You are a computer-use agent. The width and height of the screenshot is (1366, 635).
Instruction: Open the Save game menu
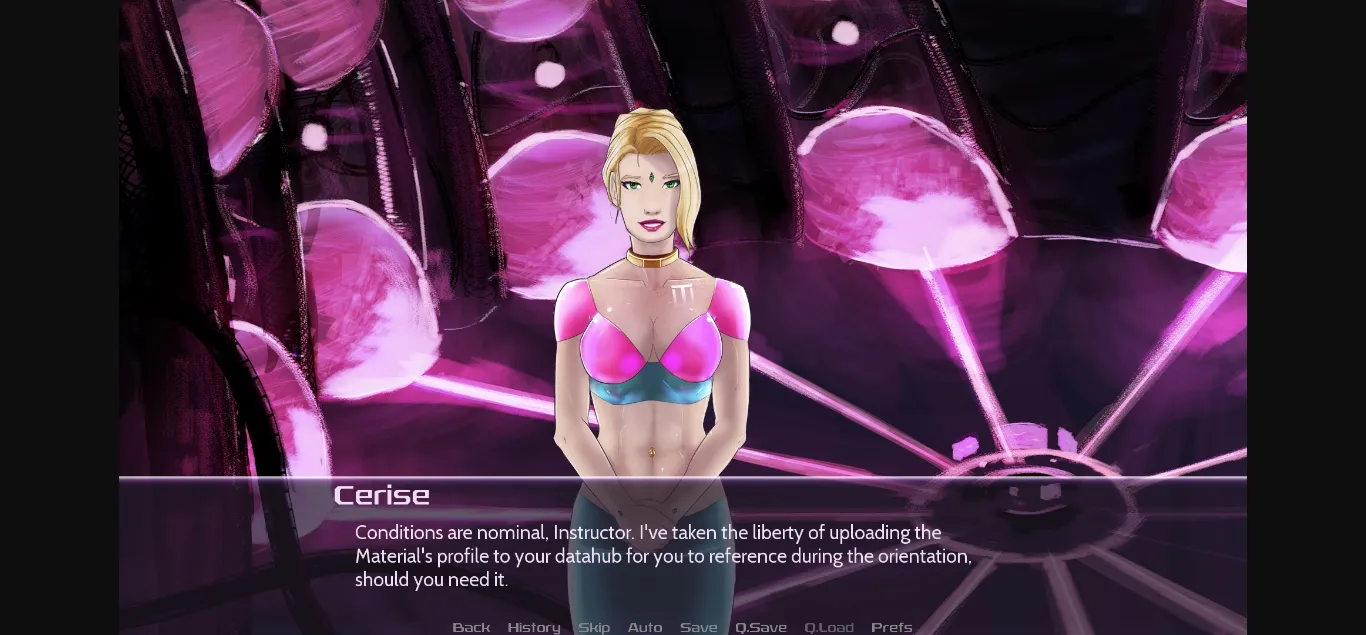tap(698, 627)
